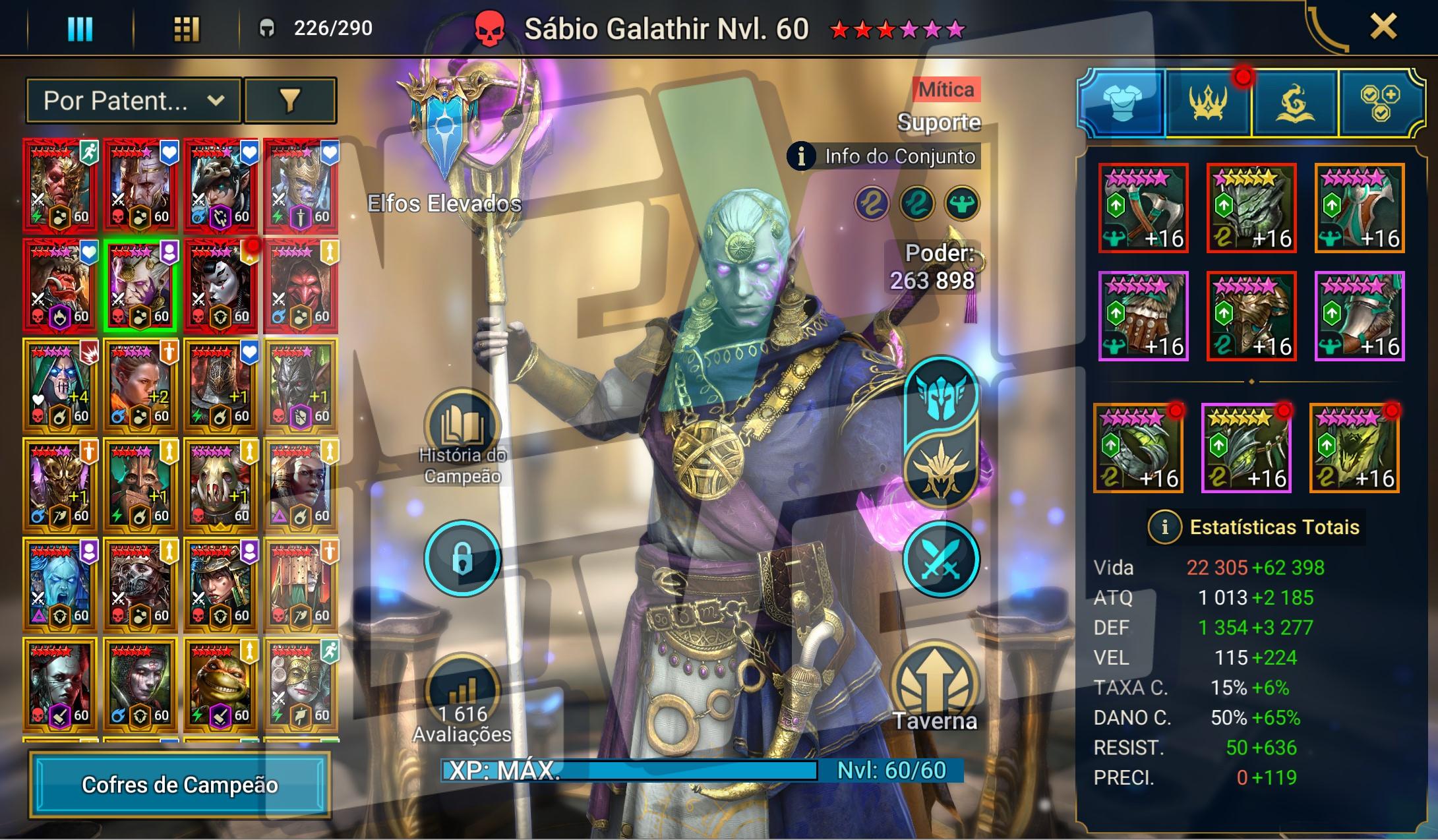Select the ring accessory slot

(1138, 449)
